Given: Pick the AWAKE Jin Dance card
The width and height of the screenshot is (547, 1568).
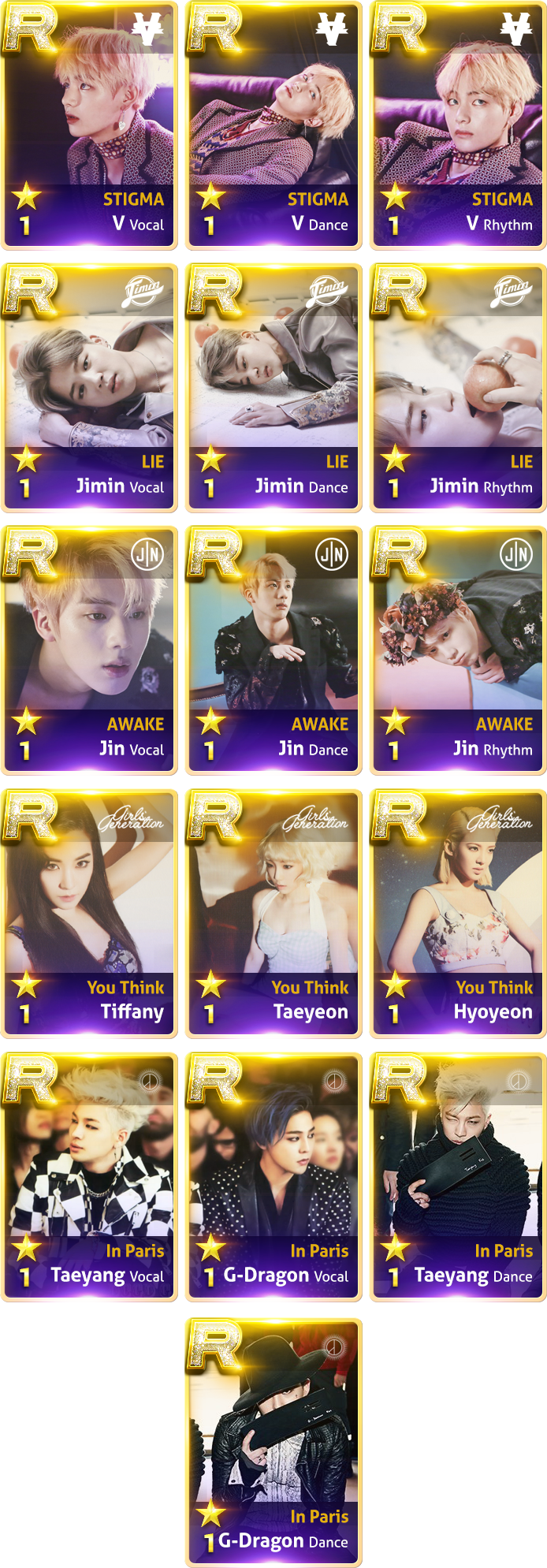Looking at the screenshot, I should point(273,650).
